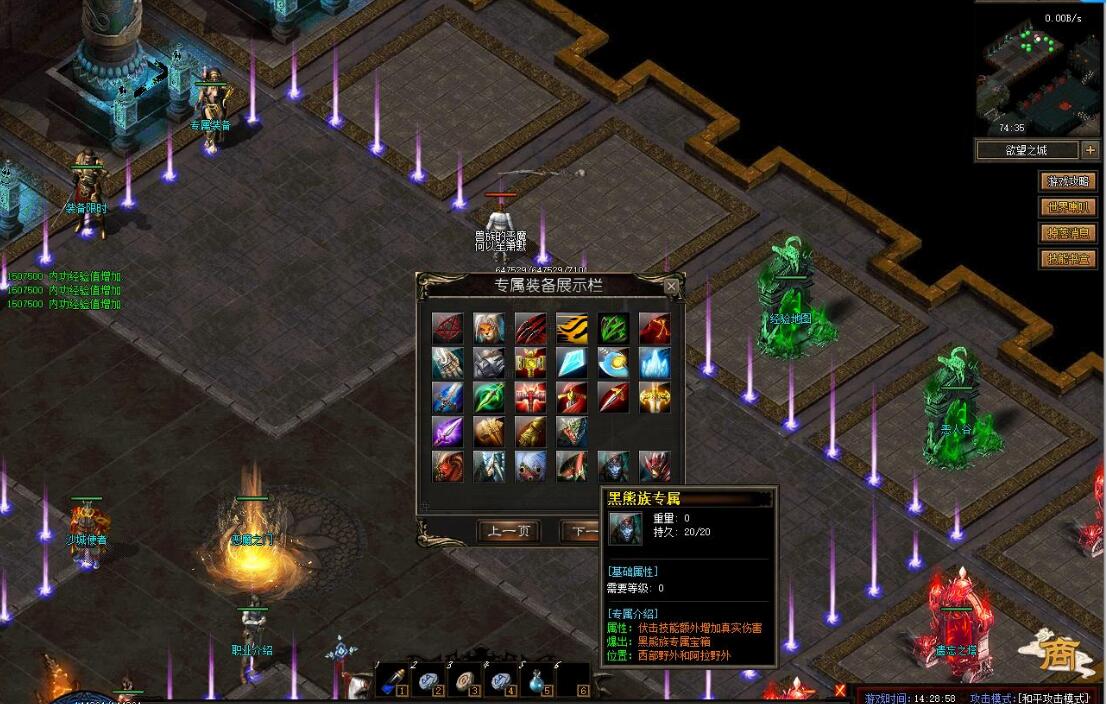Choose the green spear equipment icon
Screen dimensions: 1107x704
(x=489, y=397)
